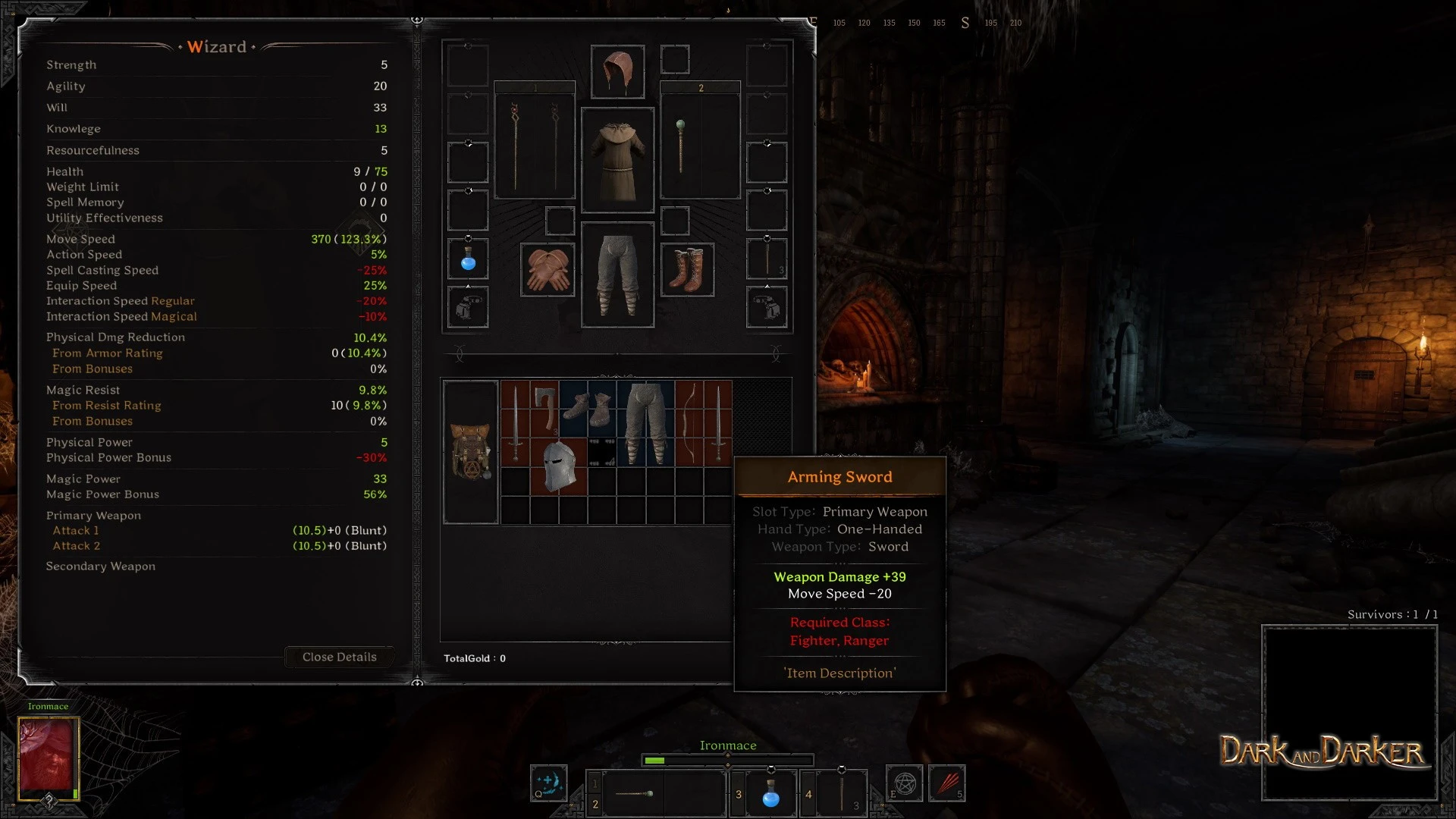Select the arrows stack in the inventory

pyautogui.click(x=602, y=452)
